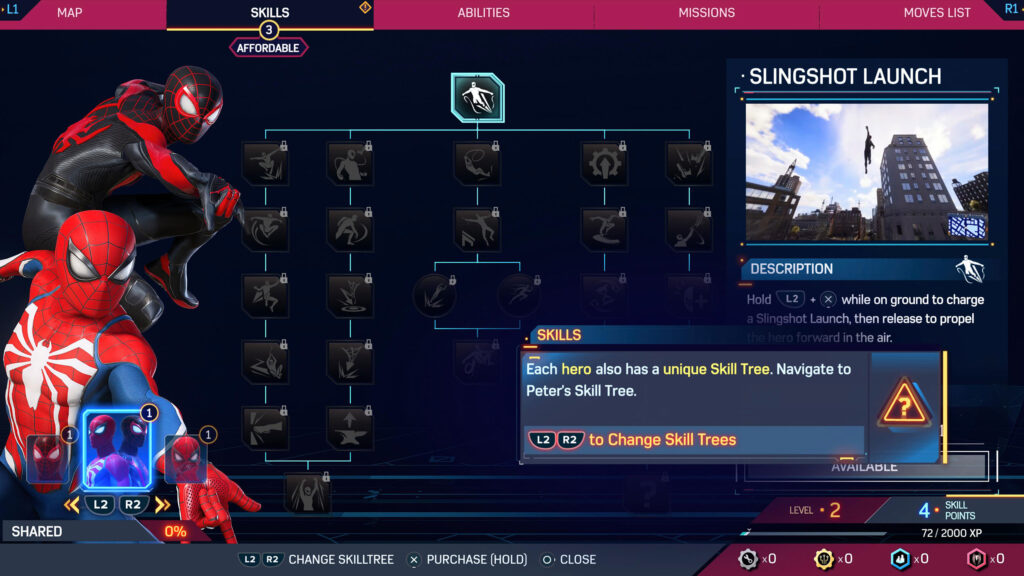This screenshot has width=1024, height=576.
Task: Close the skills menu
Action: pos(568,560)
